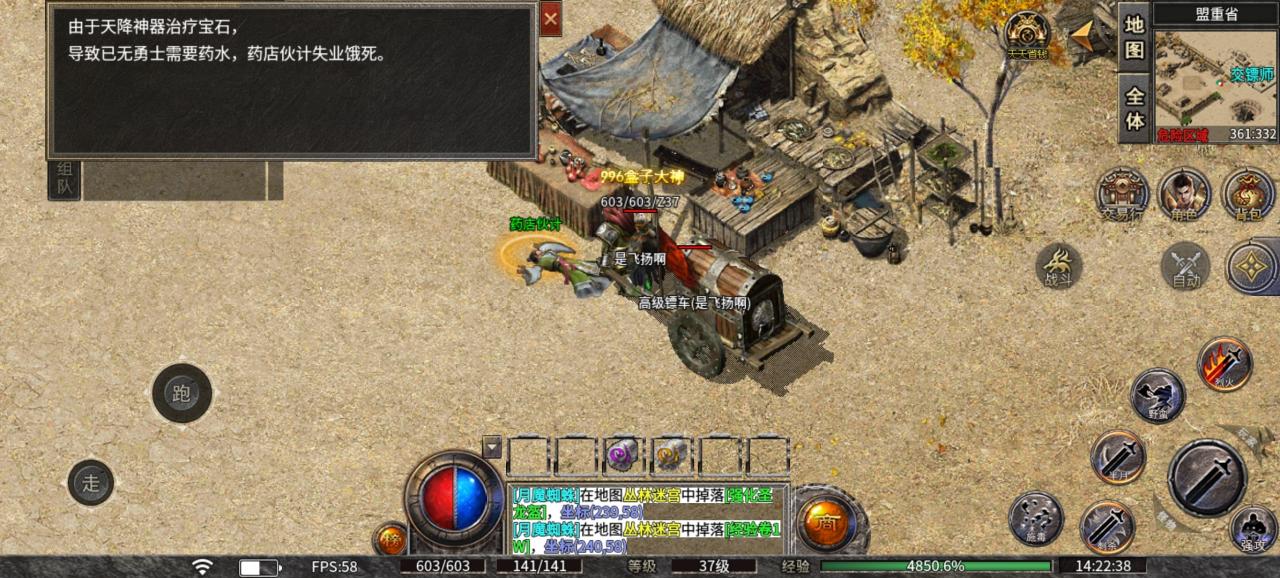1280x578 pixels.
Task: Enable 自动 auto-fight
Action: [1186, 266]
